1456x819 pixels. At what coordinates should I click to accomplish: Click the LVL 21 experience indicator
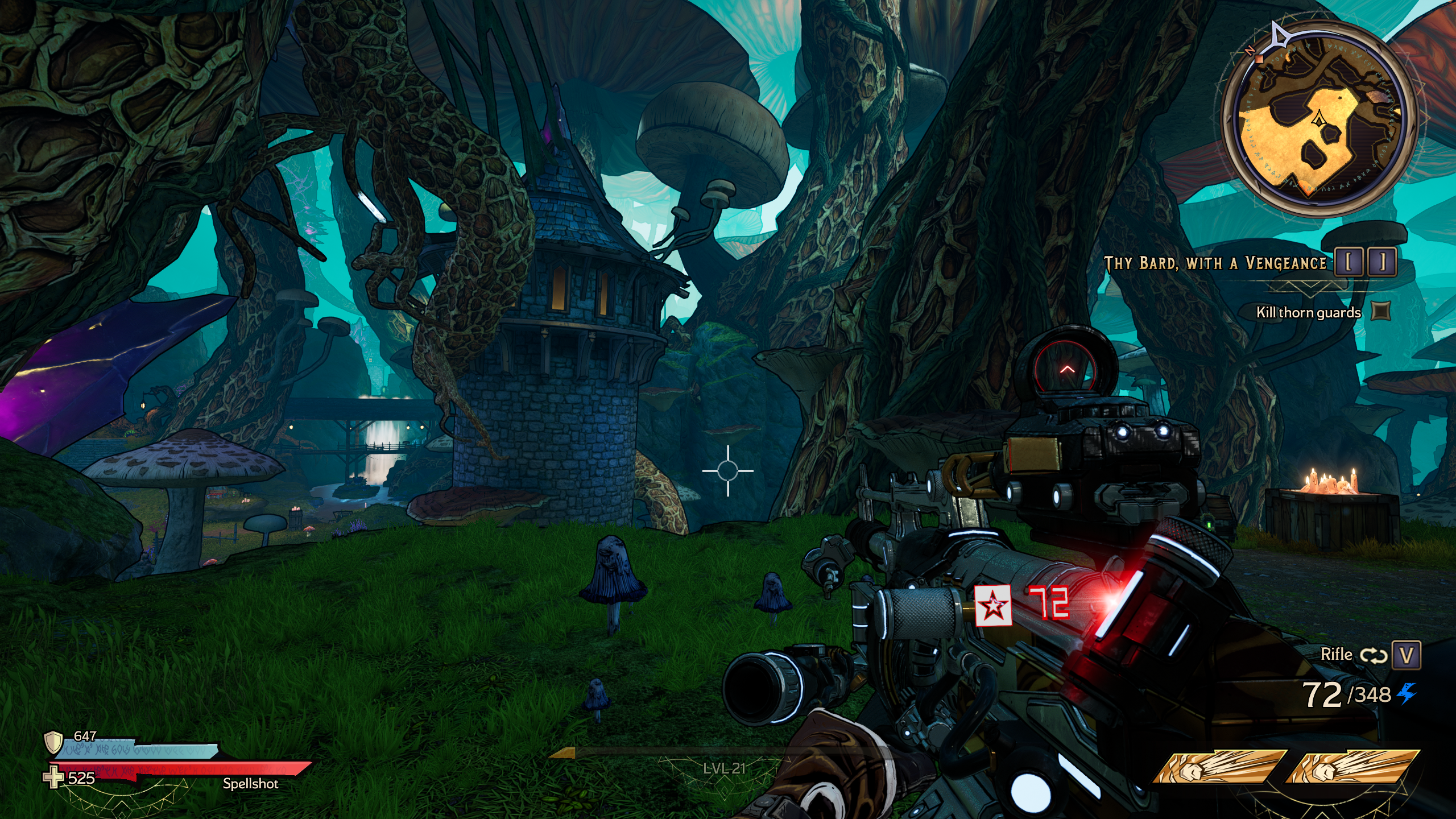tap(724, 768)
